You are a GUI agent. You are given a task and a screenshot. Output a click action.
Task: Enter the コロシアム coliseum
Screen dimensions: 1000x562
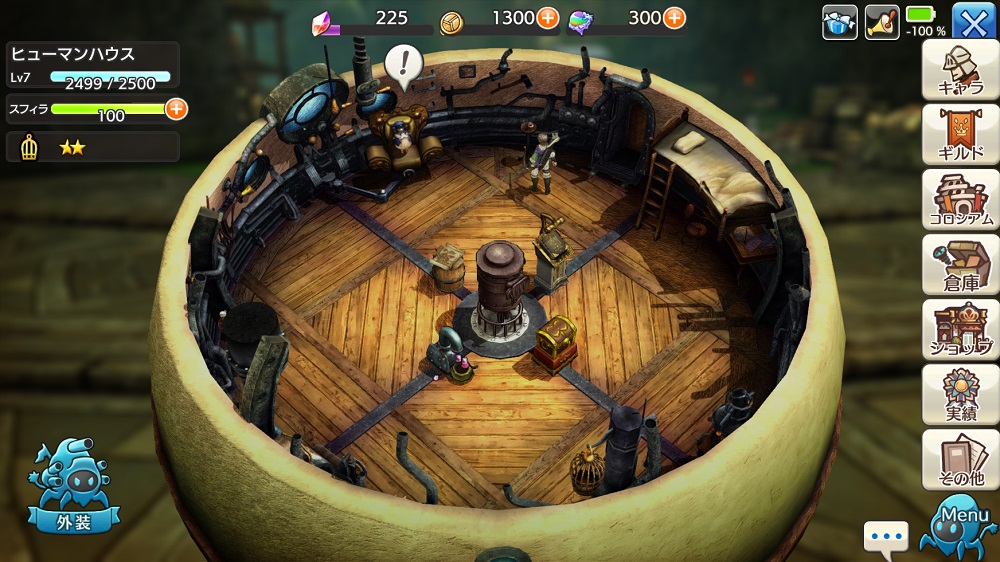[960, 200]
